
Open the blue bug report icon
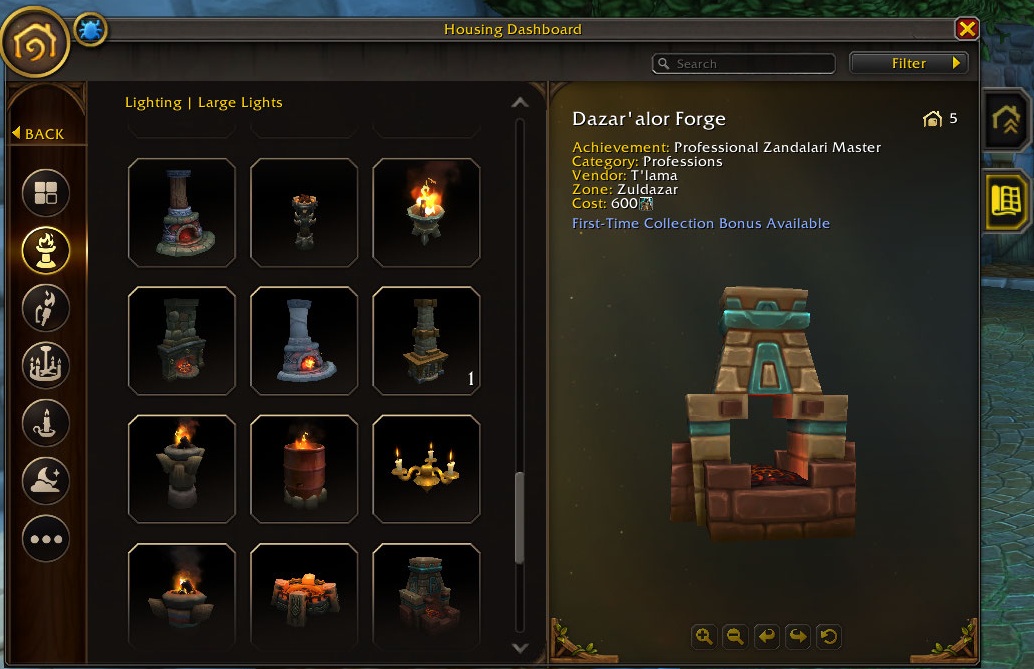coord(89,31)
